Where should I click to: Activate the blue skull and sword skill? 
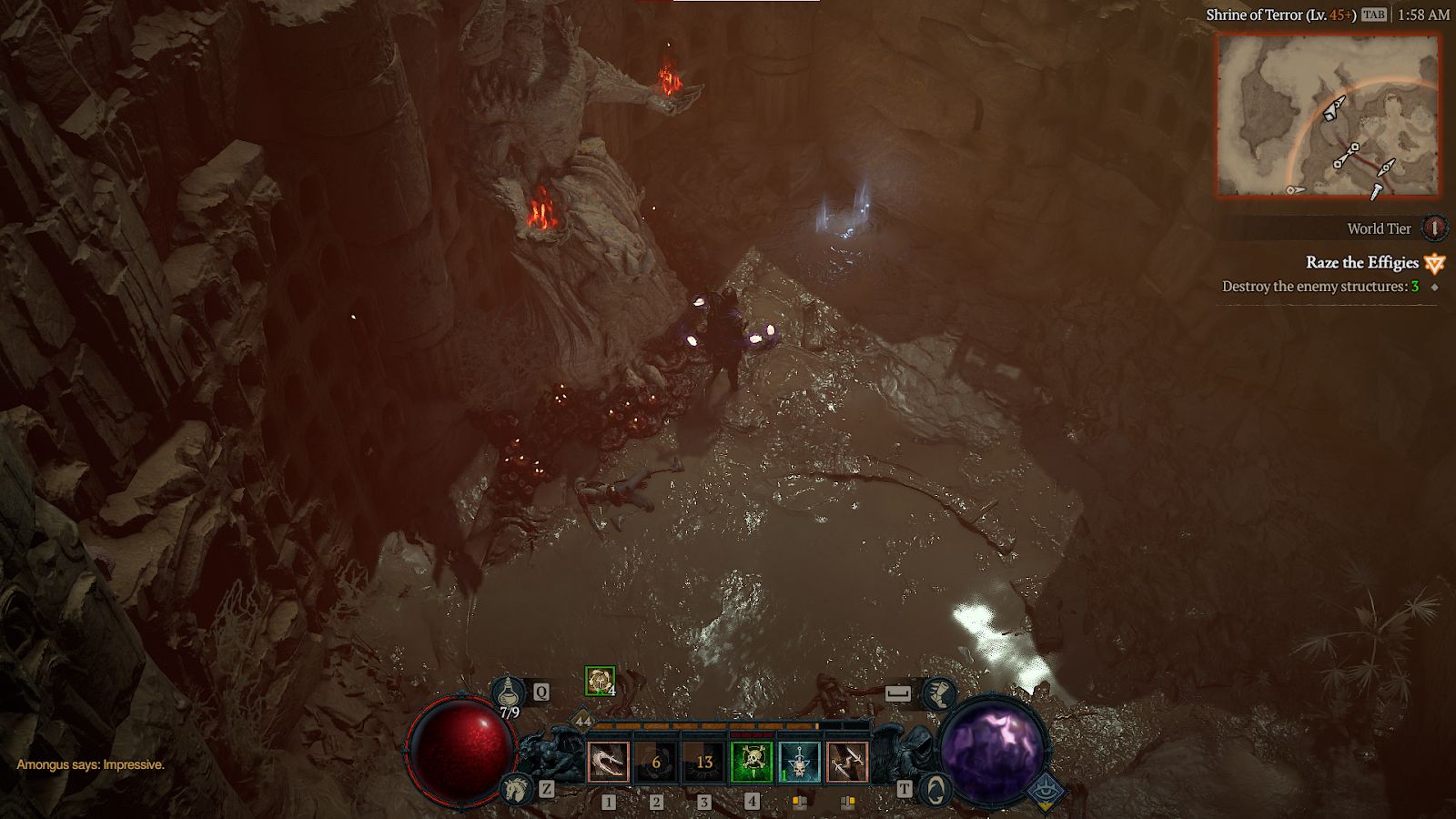[x=799, y=762]
